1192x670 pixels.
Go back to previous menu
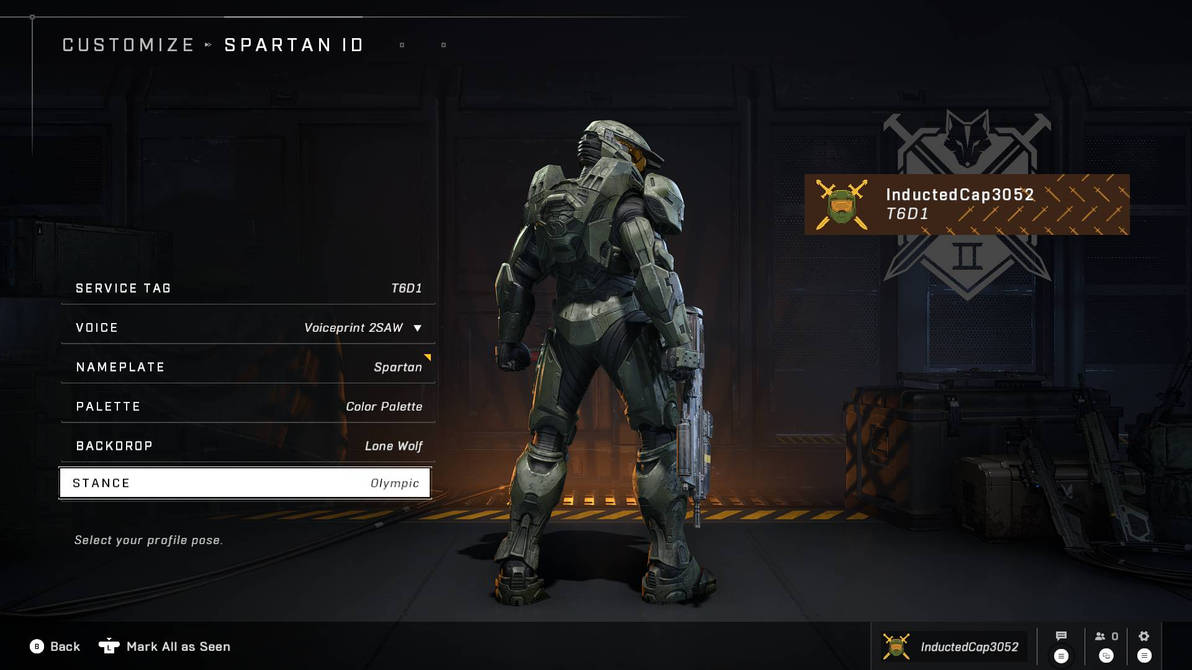(x=55, y=647)
